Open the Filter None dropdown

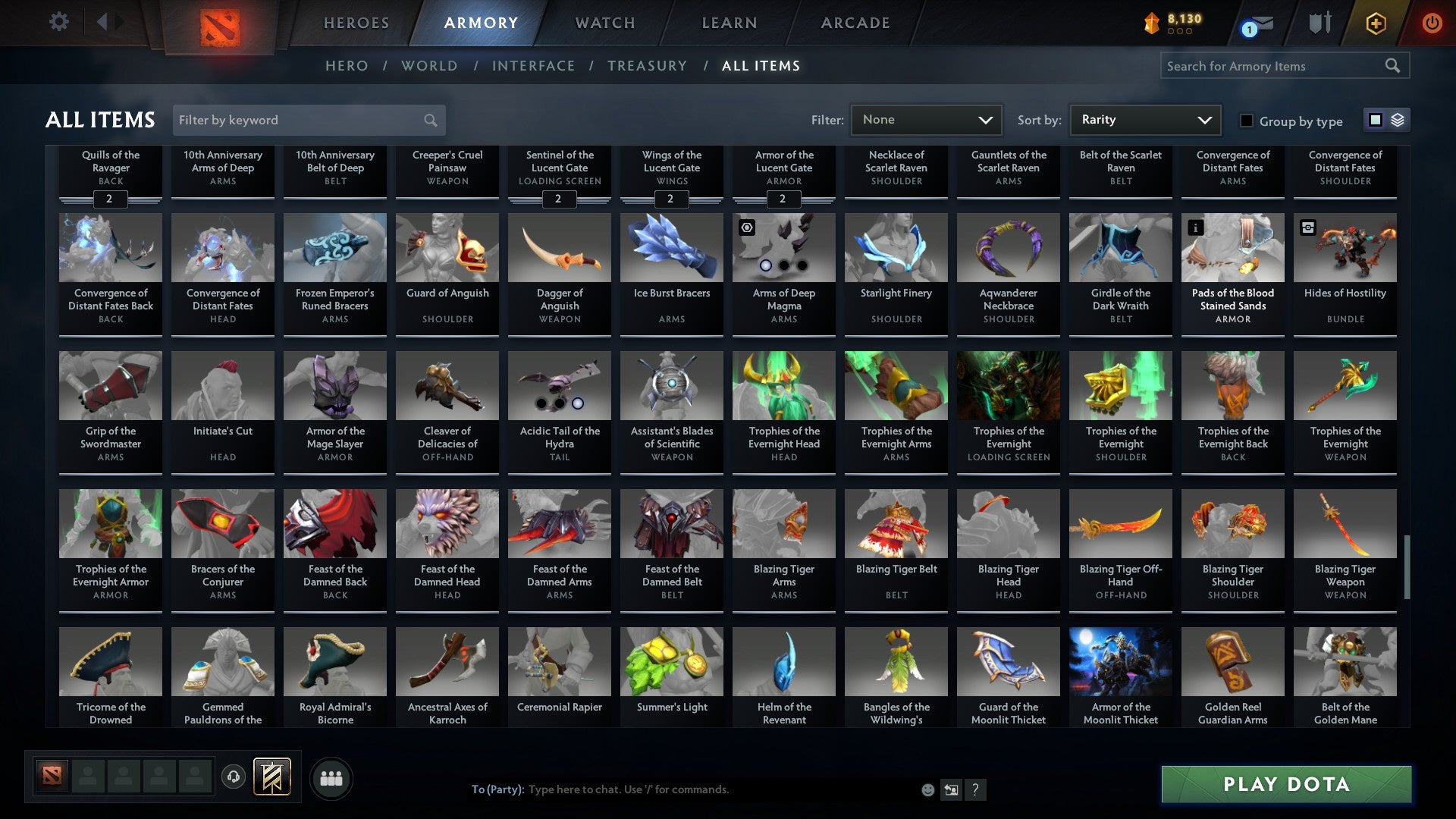tap(925, 119)
